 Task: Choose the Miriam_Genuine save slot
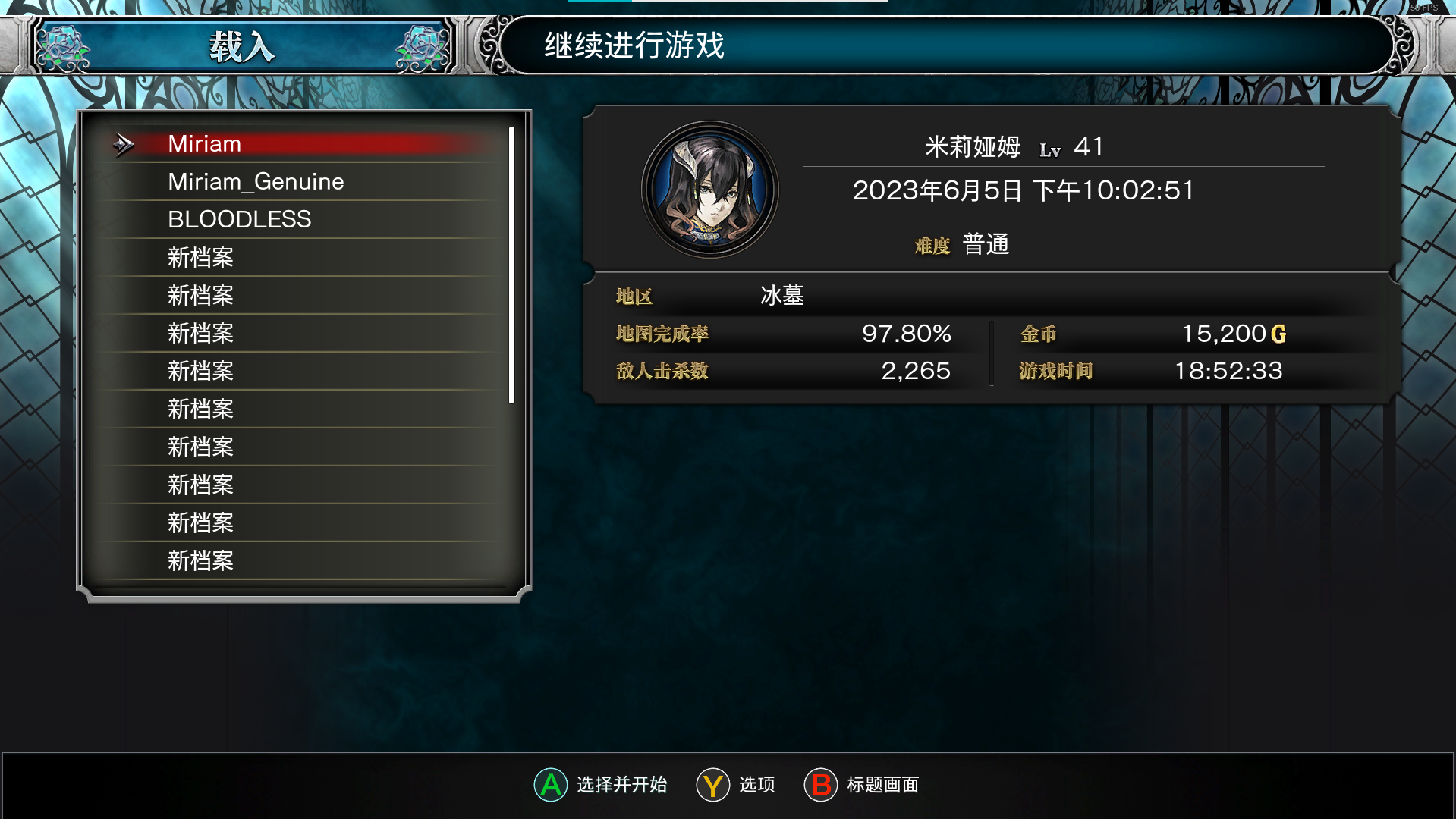pyautogui.click(x=303, y=182)
